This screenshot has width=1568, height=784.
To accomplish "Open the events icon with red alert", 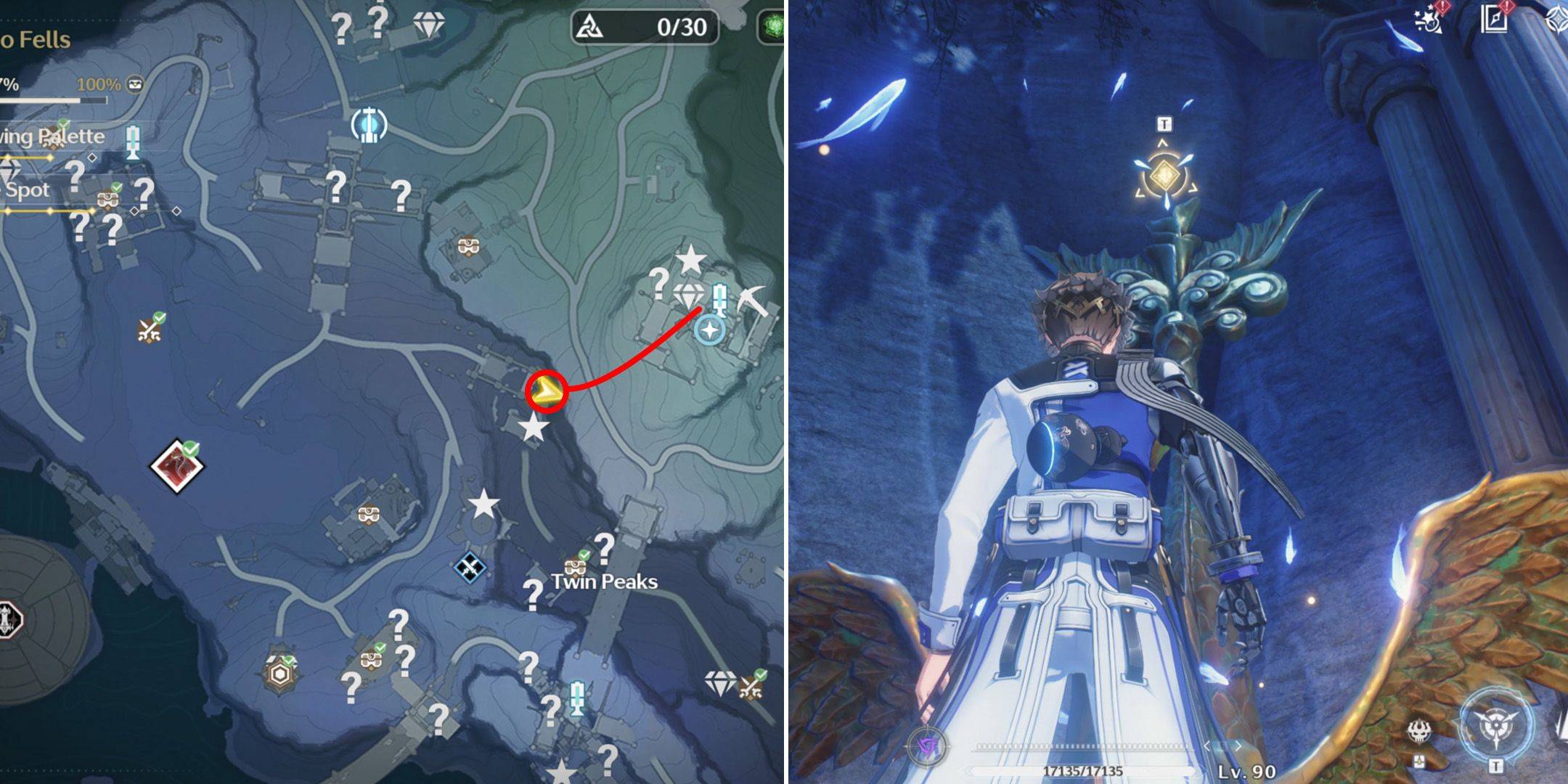I will [x=1428, y=20].
